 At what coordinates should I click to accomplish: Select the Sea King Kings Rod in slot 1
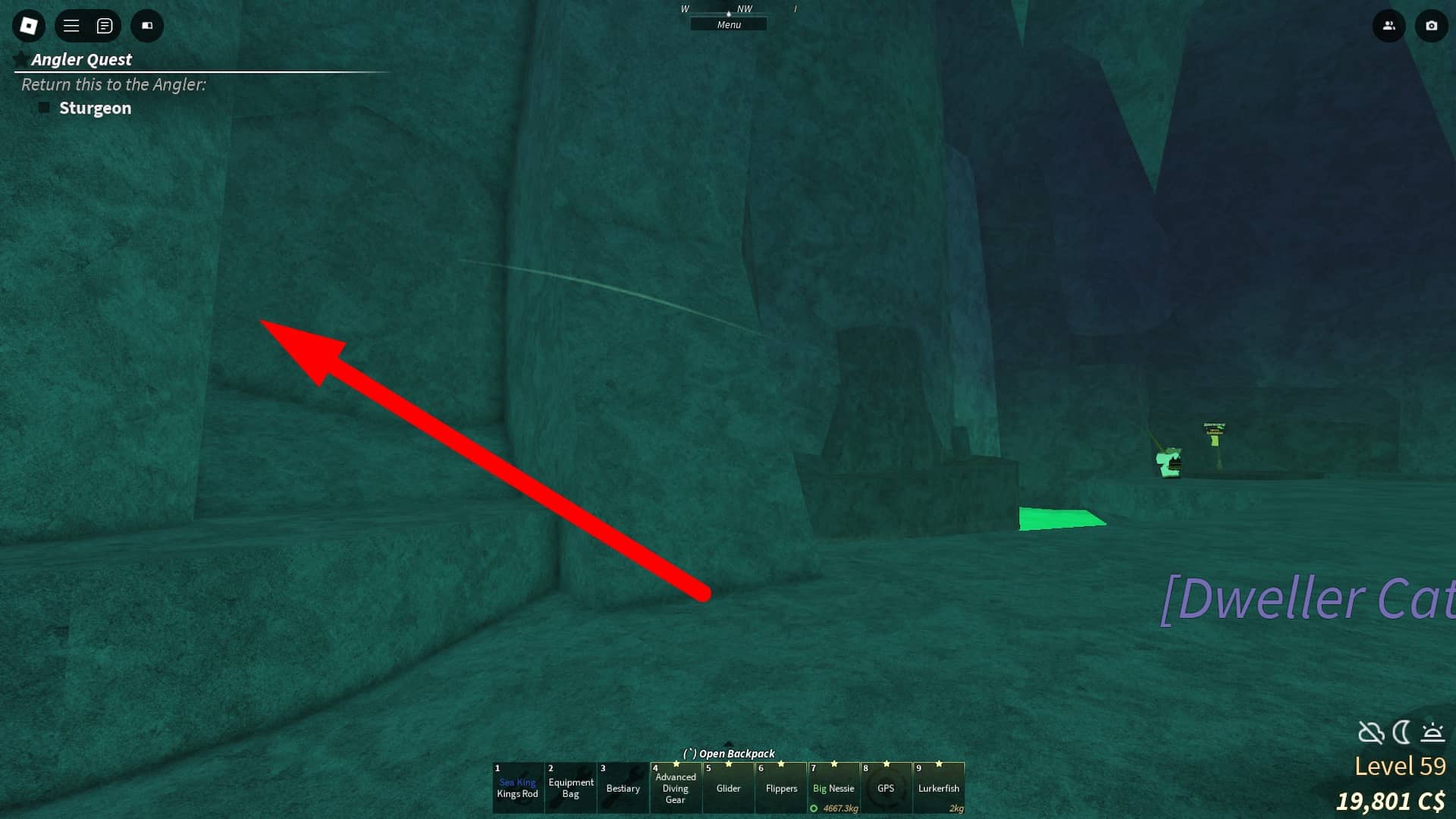pyautogui.click(x=519, y=788)
